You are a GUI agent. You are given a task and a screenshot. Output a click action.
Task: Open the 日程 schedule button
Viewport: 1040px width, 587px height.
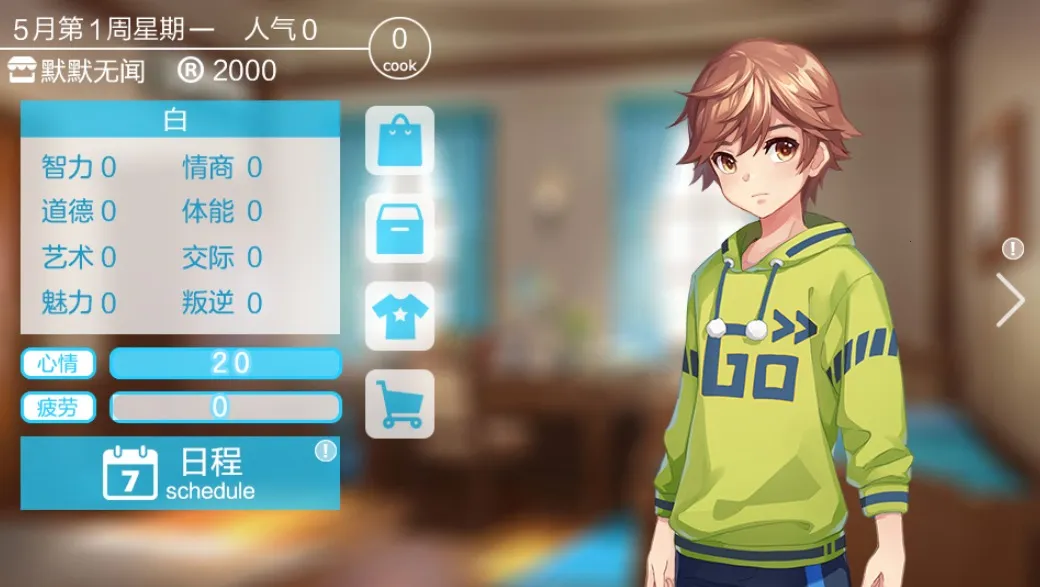180,473
